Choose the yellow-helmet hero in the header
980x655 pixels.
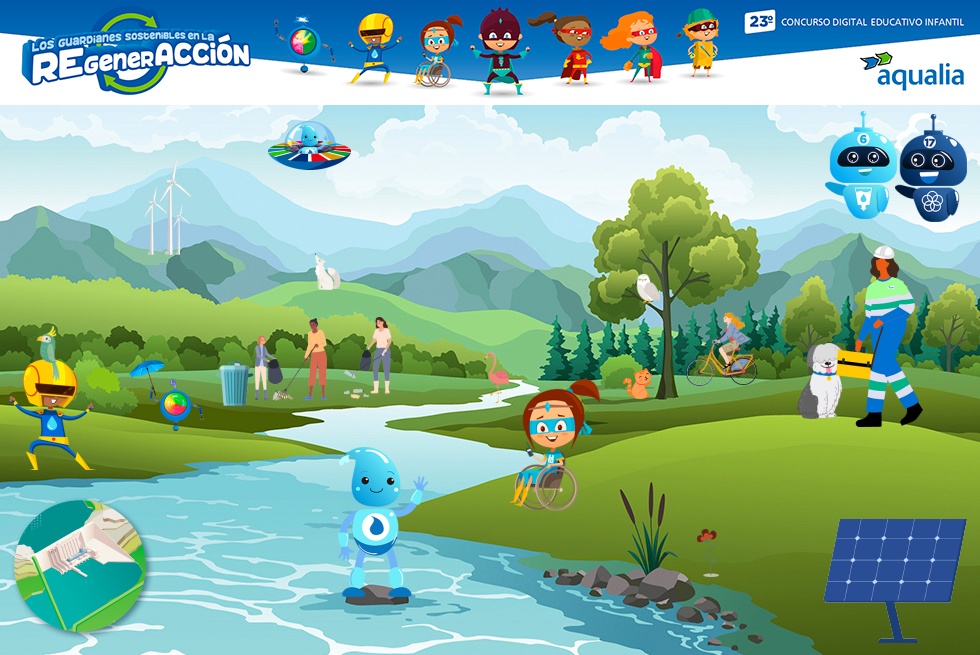374,47
